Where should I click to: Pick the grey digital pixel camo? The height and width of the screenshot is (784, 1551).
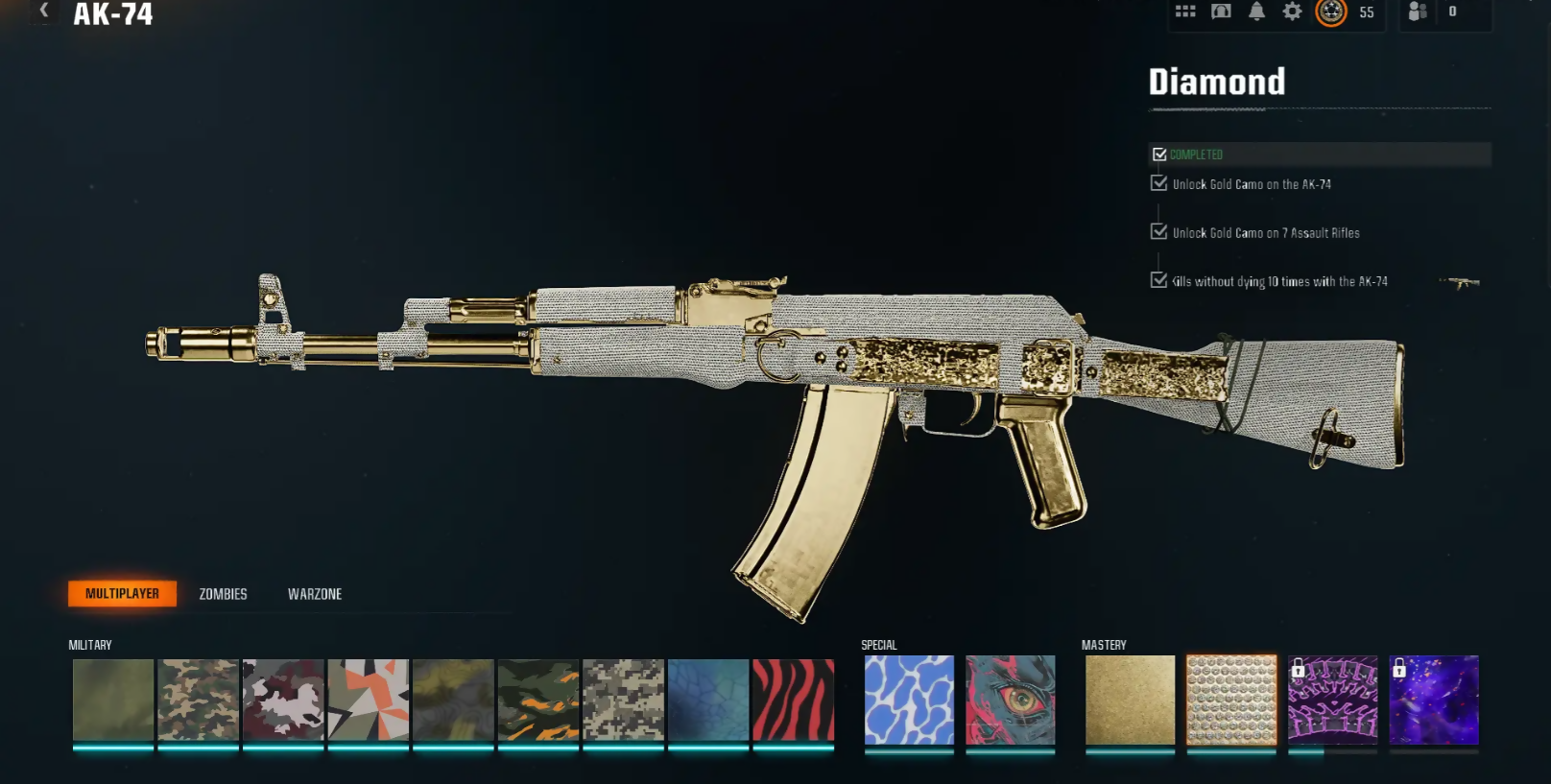623,700
